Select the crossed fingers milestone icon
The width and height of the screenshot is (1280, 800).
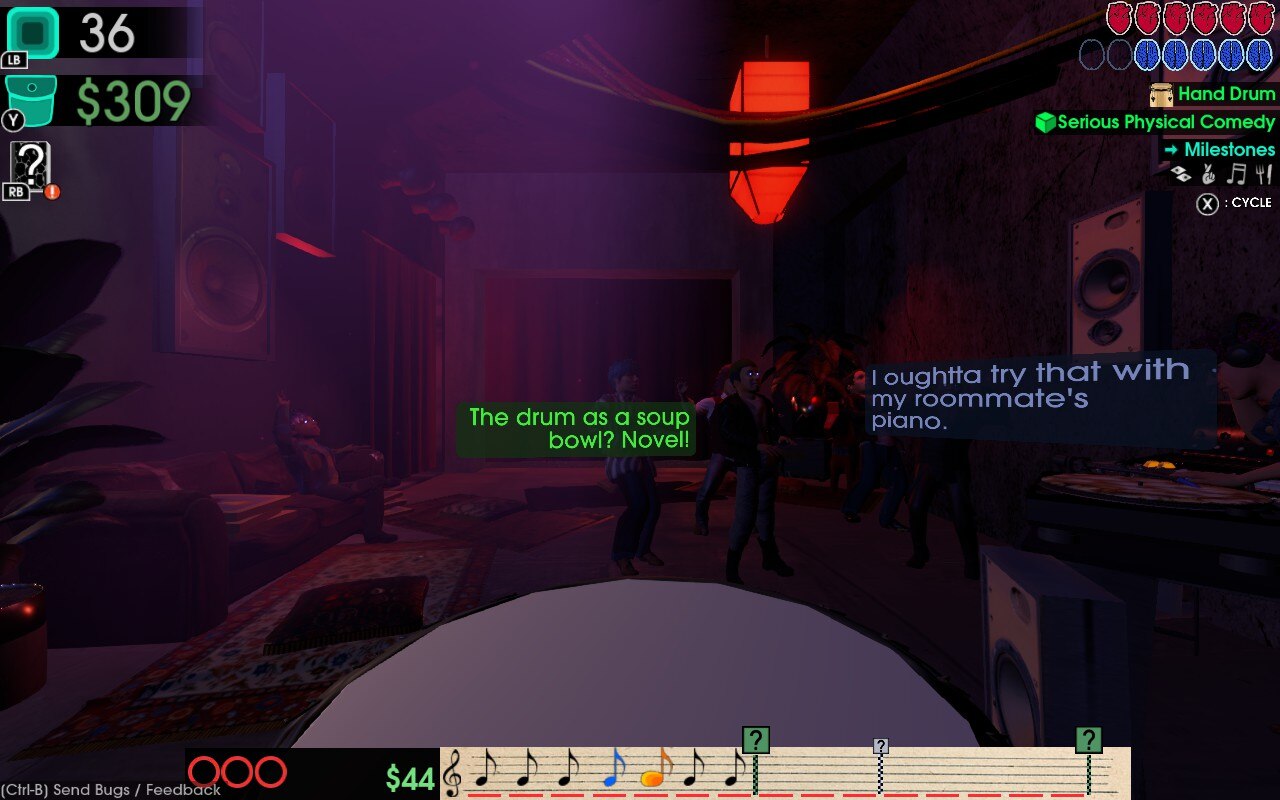[x=1208, y=175]
